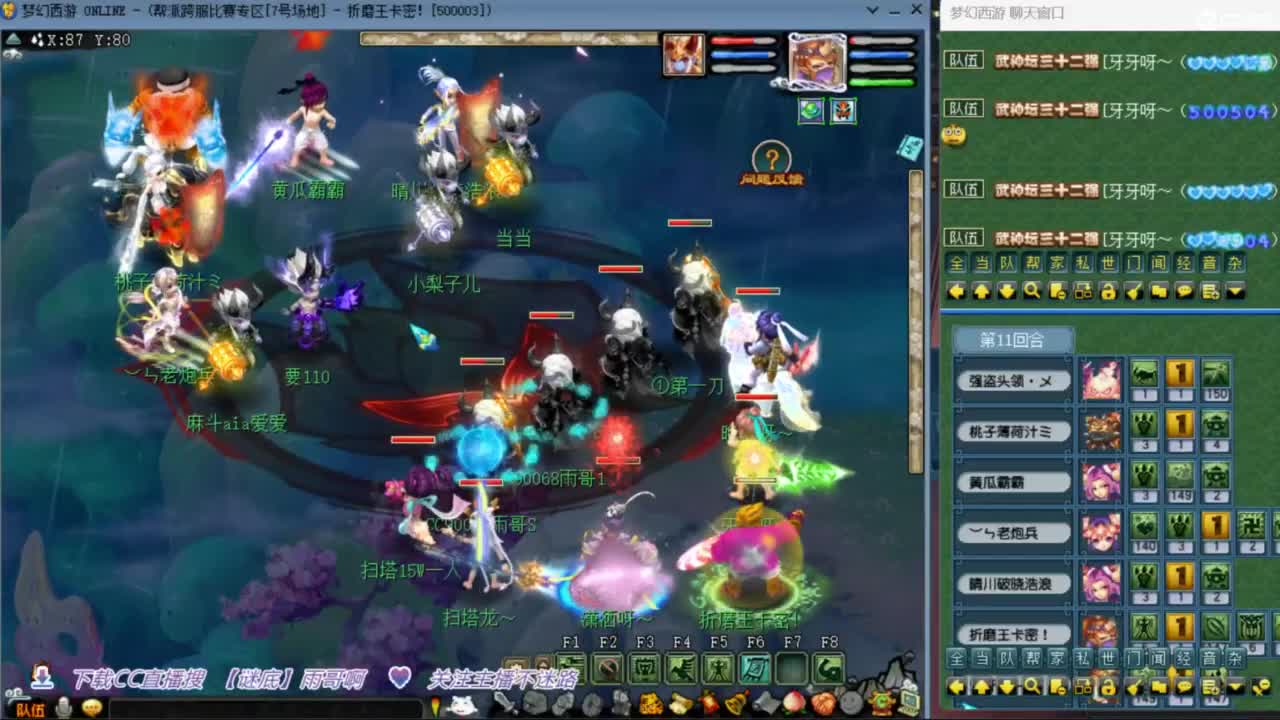Open the dropdown arrow in bottom chat toolbar

tap(1233, 687)
